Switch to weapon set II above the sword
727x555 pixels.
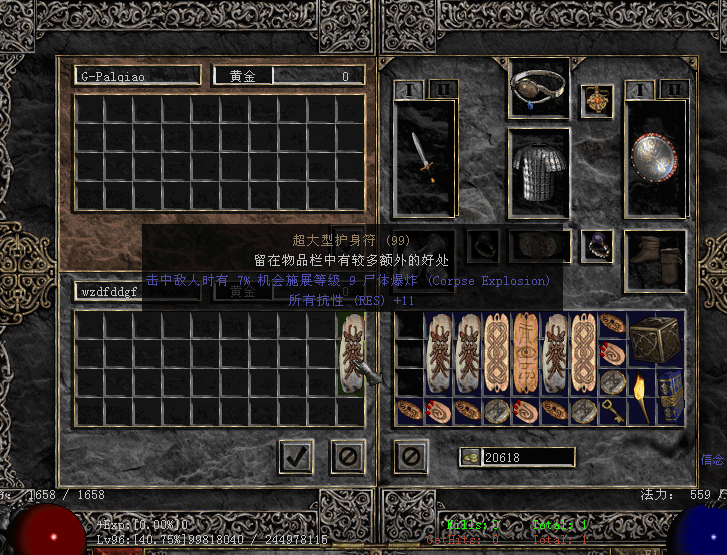click(x=442, y=90)
